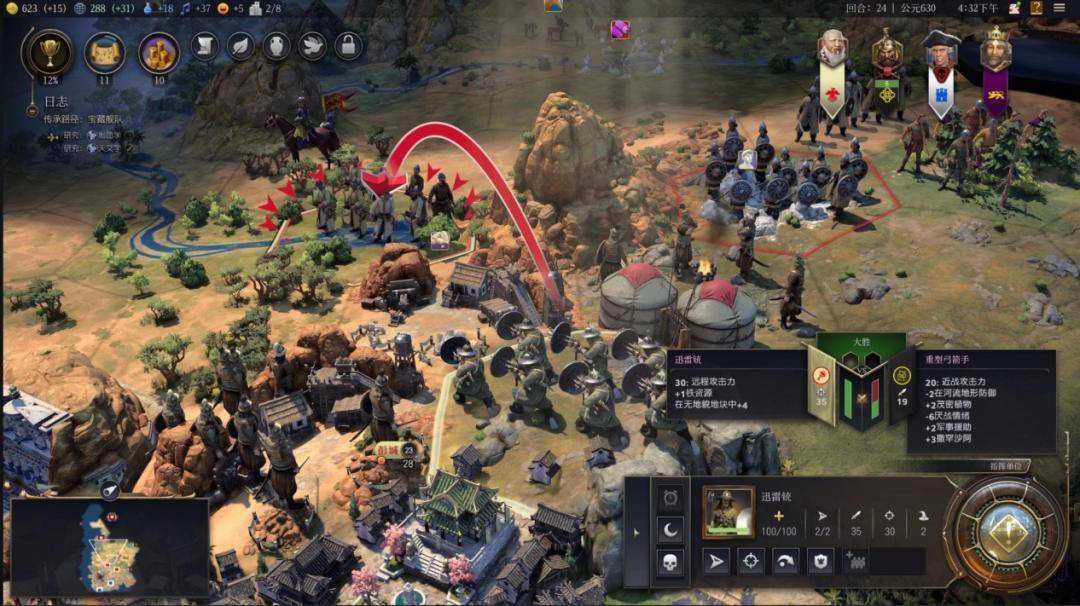Open the hamburger main menu
This screenshot has width=1080, height=606.
point(1059,8)
